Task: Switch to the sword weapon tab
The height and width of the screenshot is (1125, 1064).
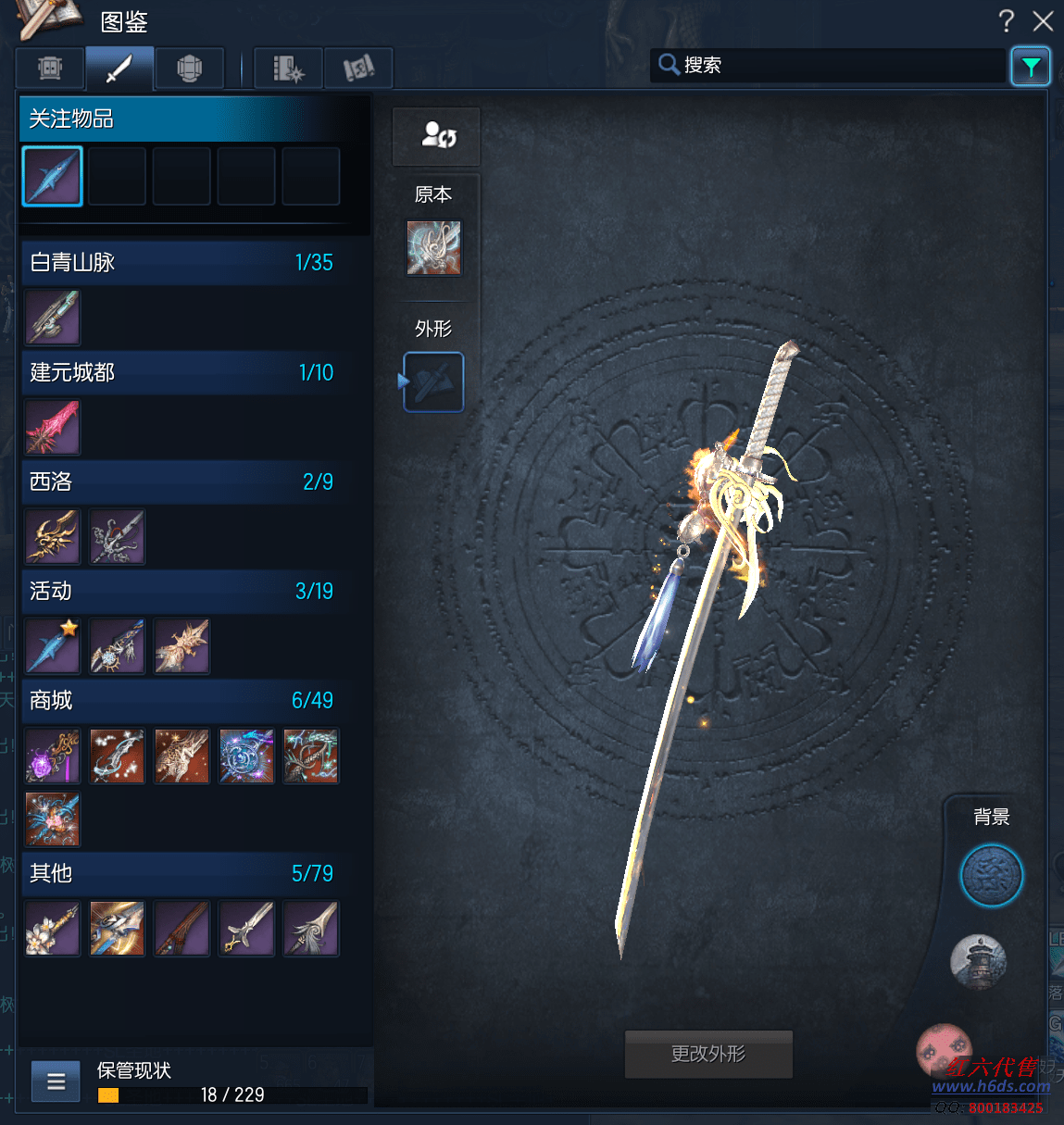Action: 119,69
